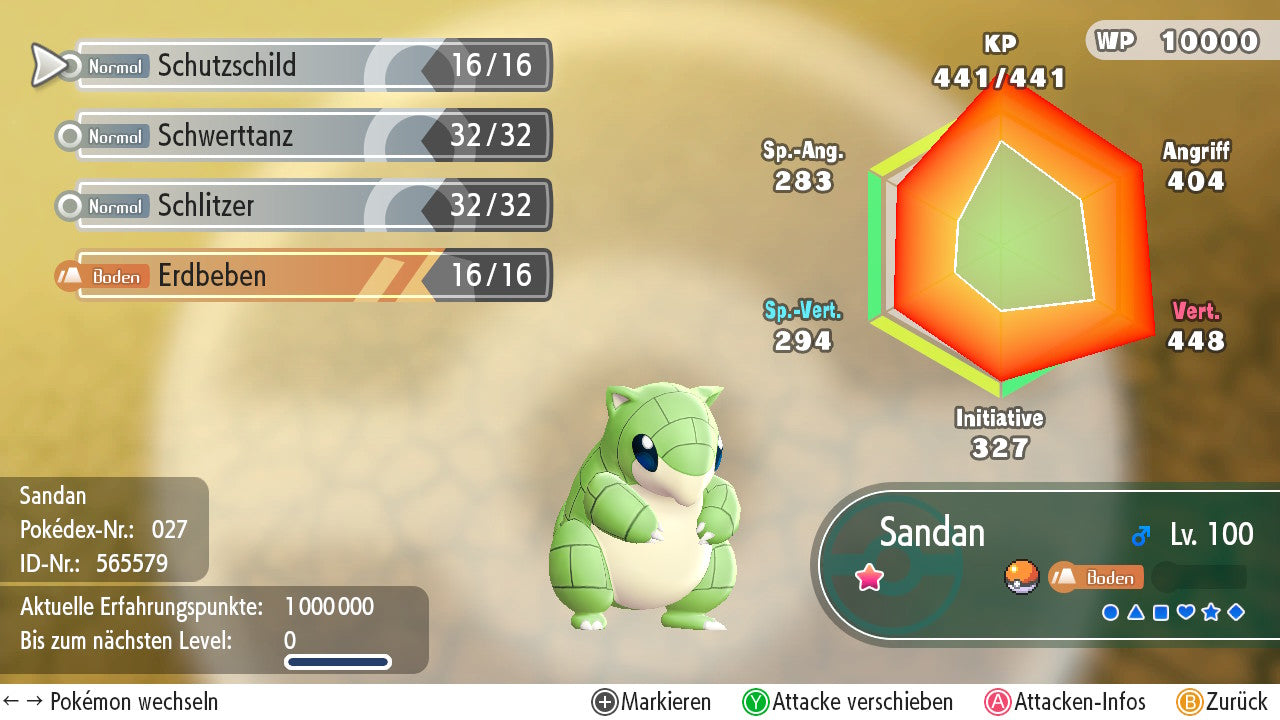Click the Poké Ball icon beside Sandan's type
The image size is (1280, 720).
coord(1022,577)
